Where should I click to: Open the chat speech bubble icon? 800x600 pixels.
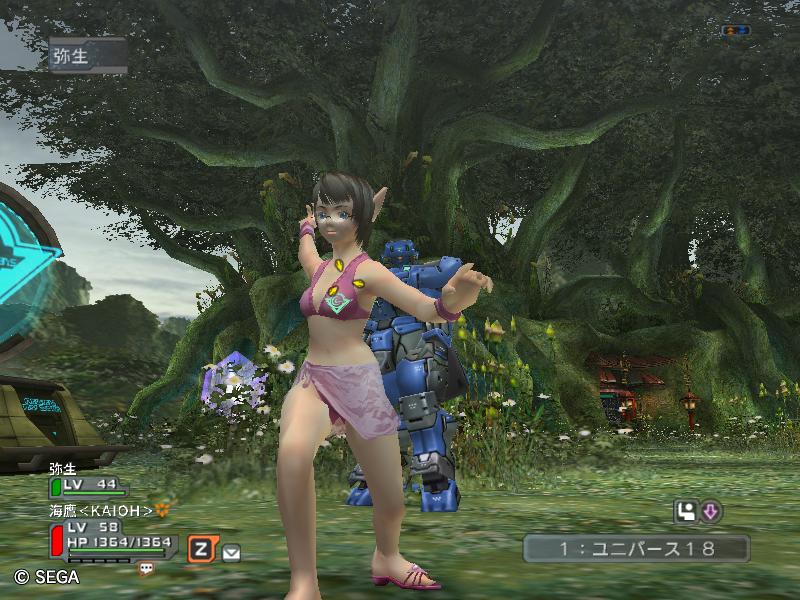tap(147, 568)
